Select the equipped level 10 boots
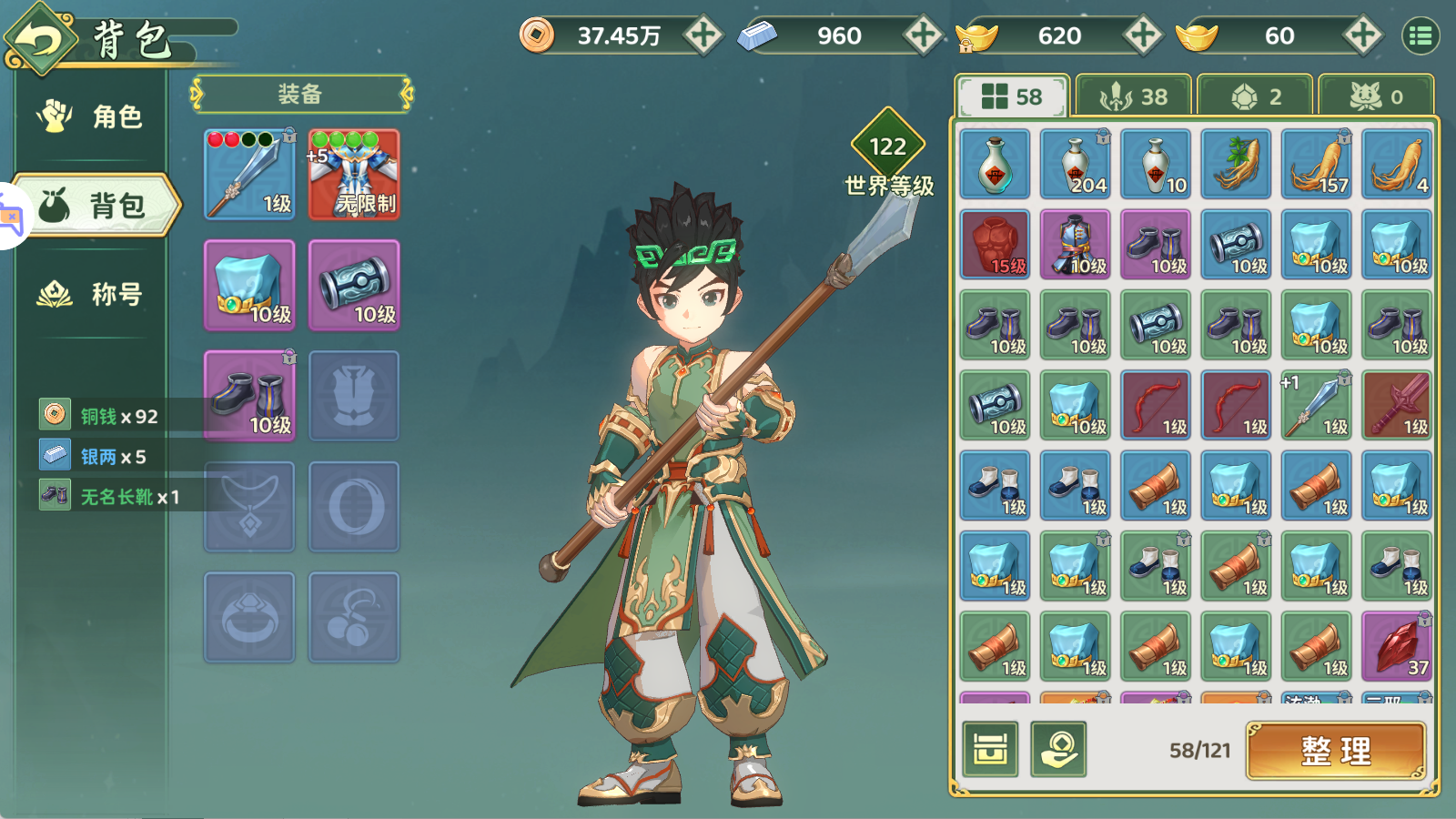 [249, 396]
